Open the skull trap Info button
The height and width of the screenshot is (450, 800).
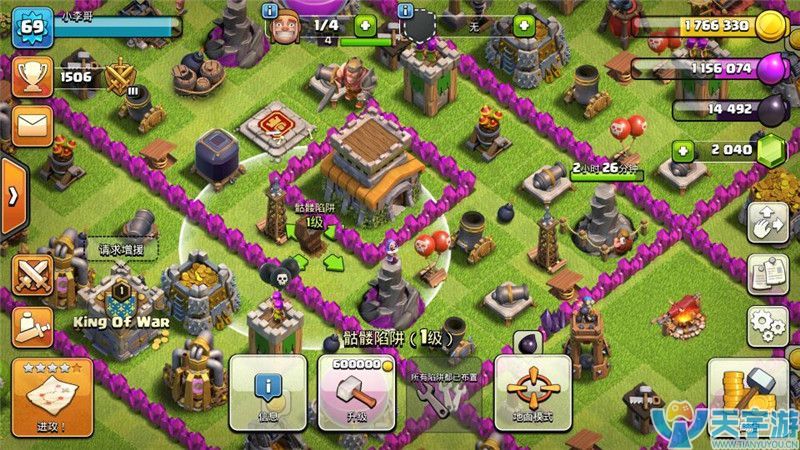pos(267,392)
